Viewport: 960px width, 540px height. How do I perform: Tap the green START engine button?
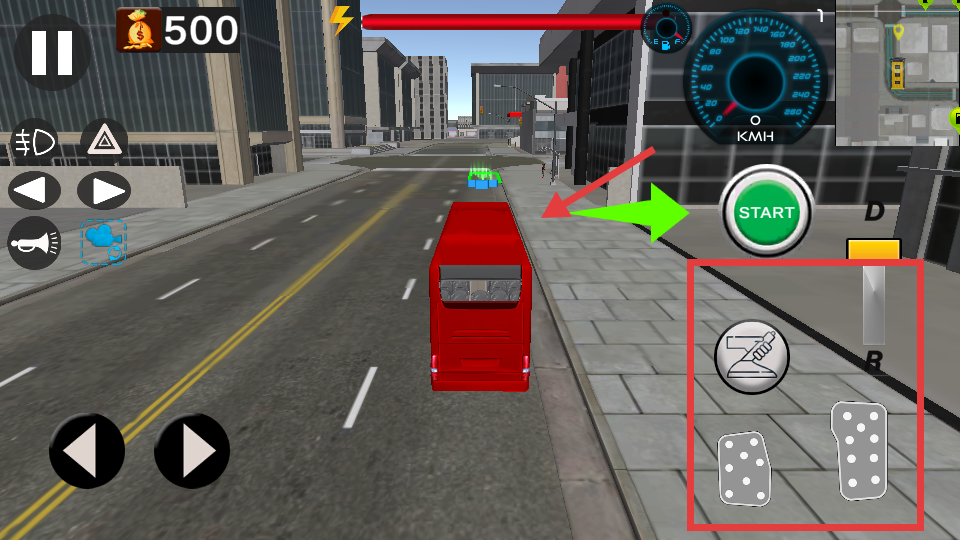766,212
